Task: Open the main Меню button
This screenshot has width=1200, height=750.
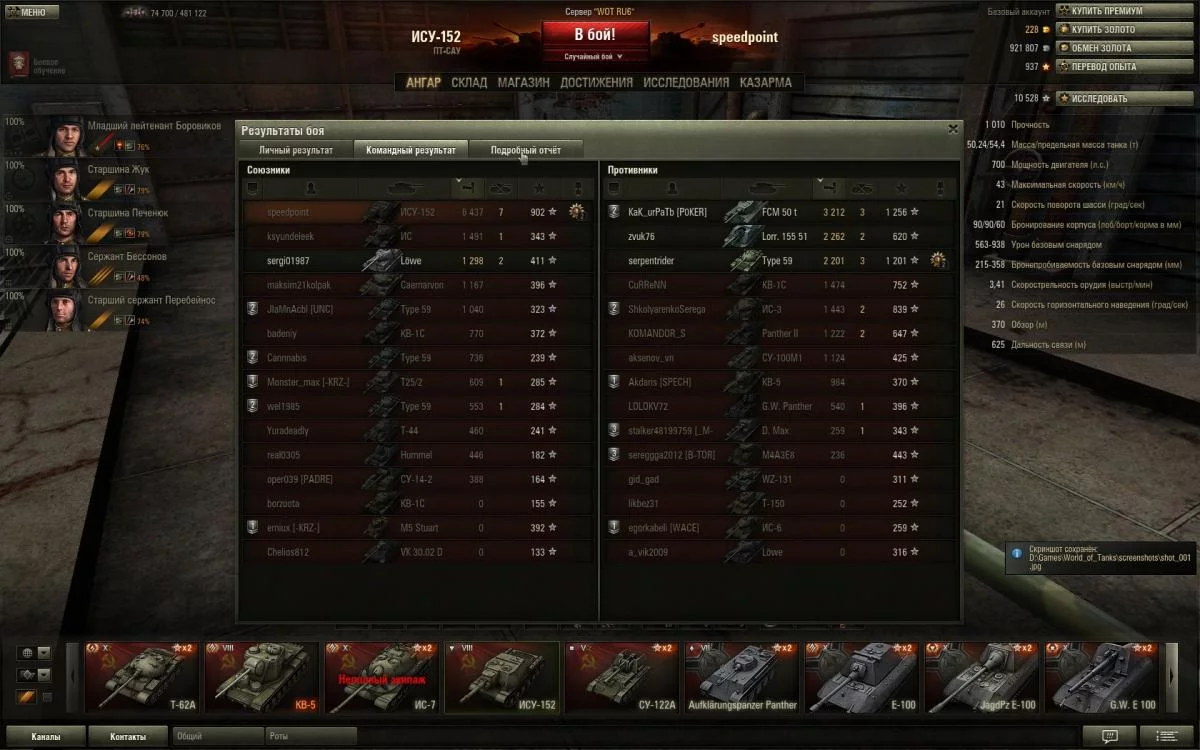Action: point(27,13)
